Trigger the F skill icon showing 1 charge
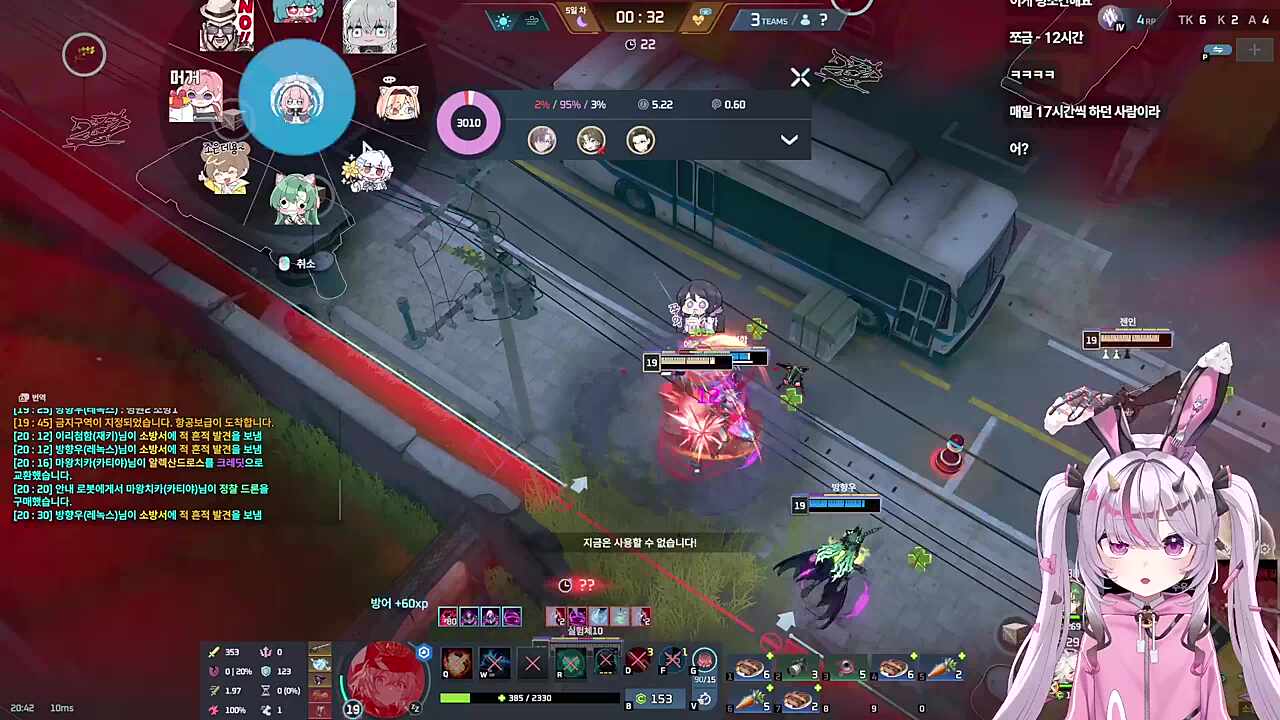Image resolution: width=1280 pixels, height=720 pixels. (672, 662)
